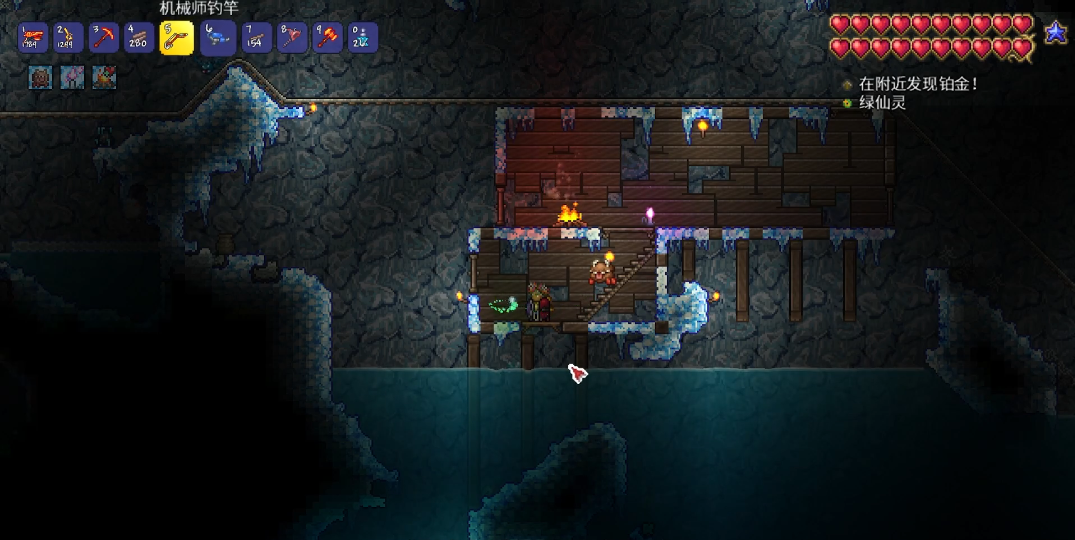Select the potion in hotbar slot 0
The width and height of the screenshot is (1075, 540).
tap(362, 38)
